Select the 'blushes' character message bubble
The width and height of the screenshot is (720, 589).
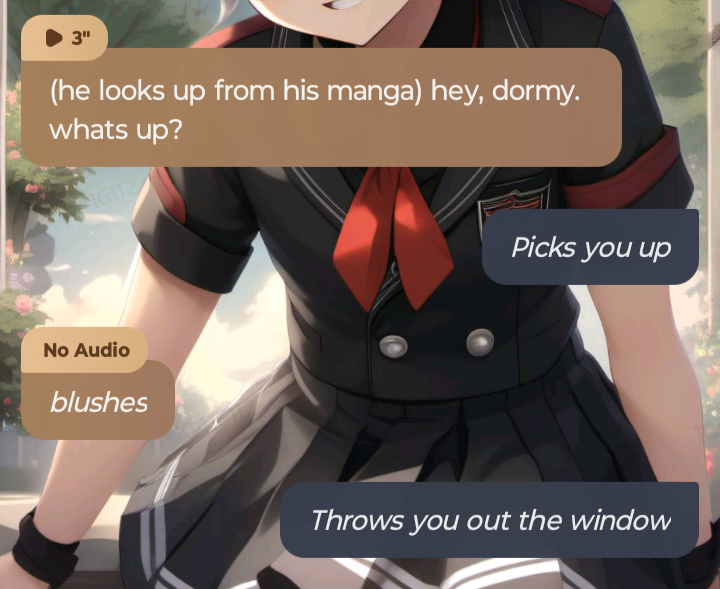(x=98, y=402)
